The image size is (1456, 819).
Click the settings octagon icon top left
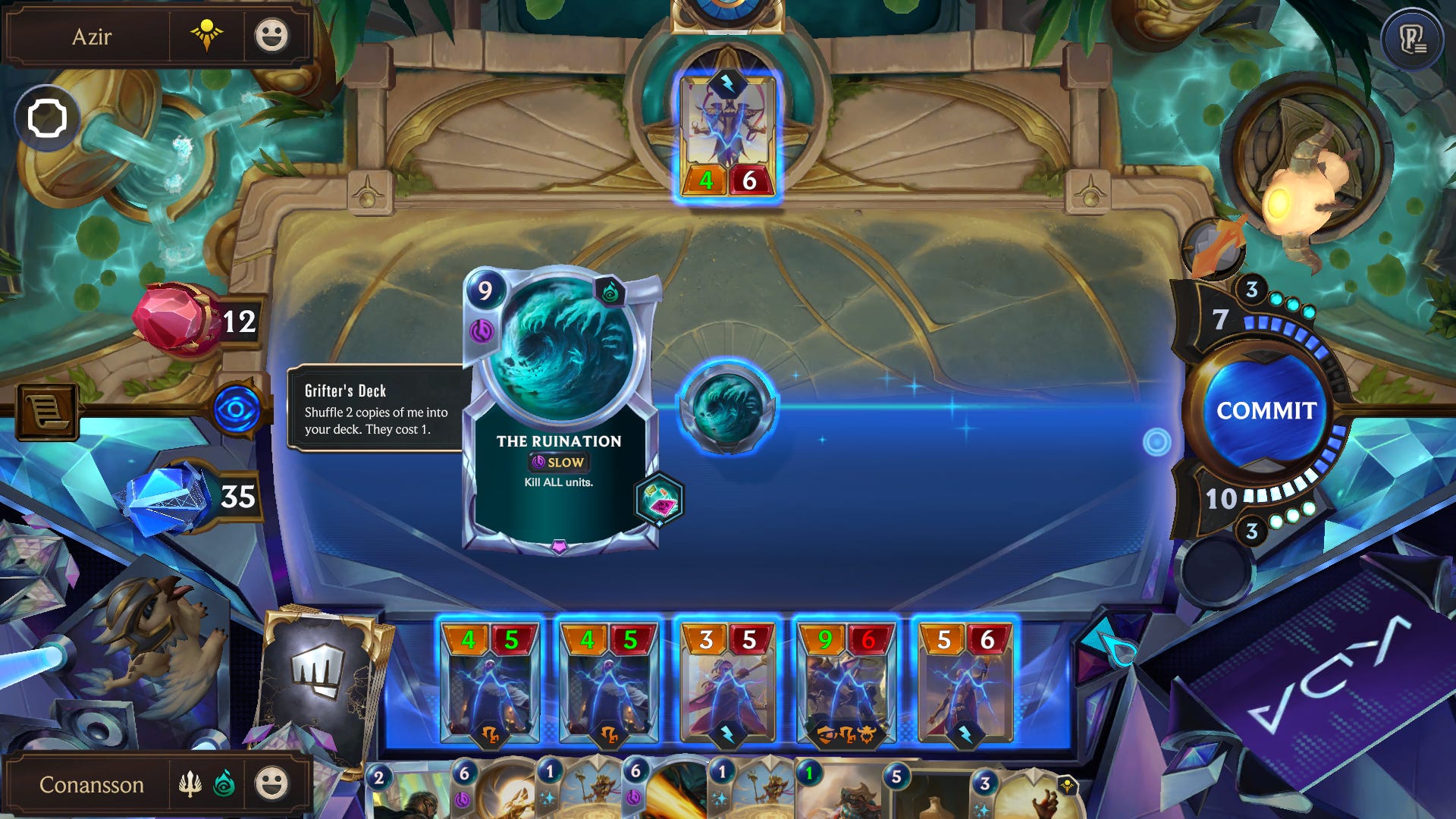point(49,118)
